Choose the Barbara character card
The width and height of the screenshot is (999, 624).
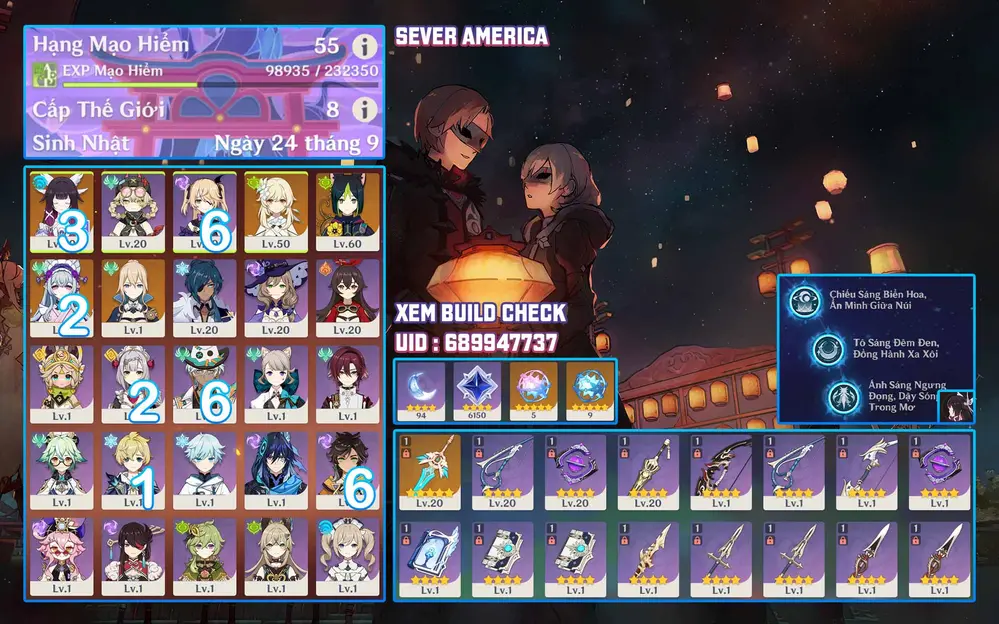coord(347,557)
